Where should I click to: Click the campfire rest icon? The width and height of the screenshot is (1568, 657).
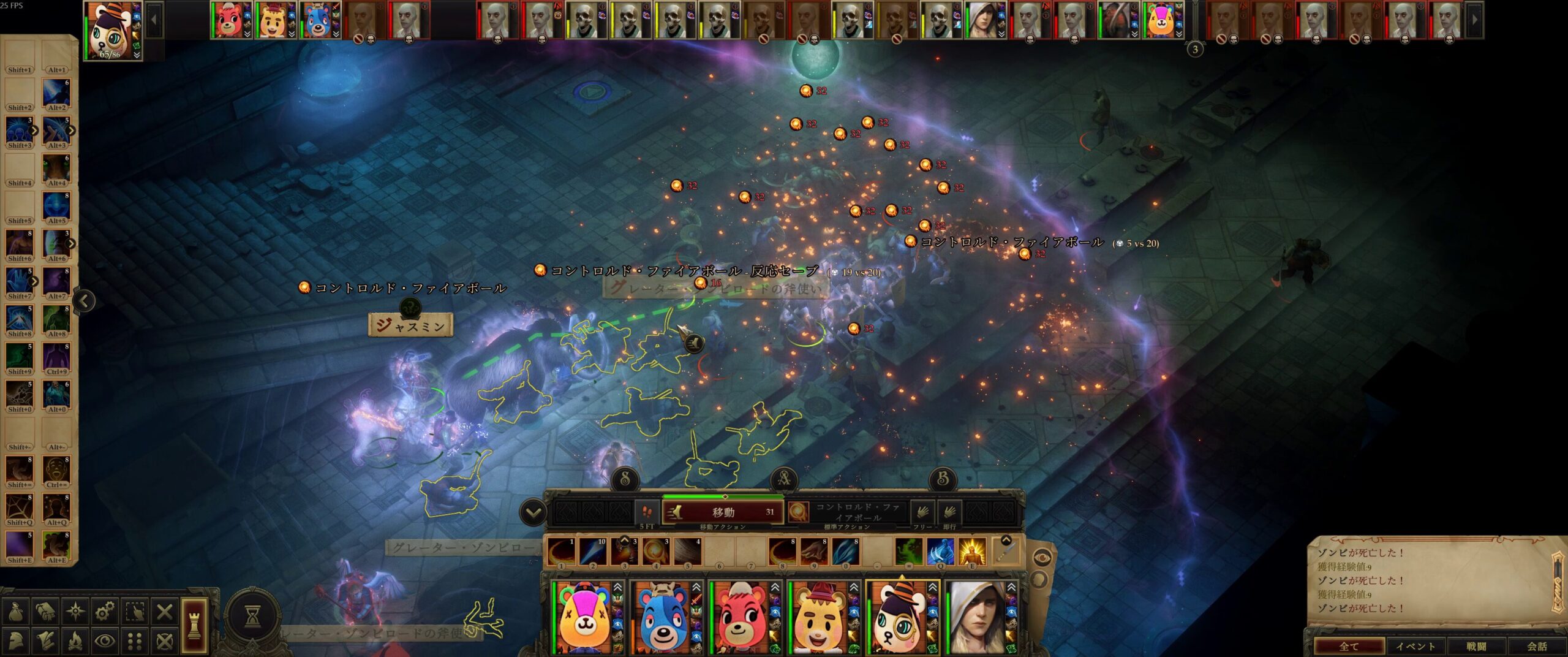point(75,641)
